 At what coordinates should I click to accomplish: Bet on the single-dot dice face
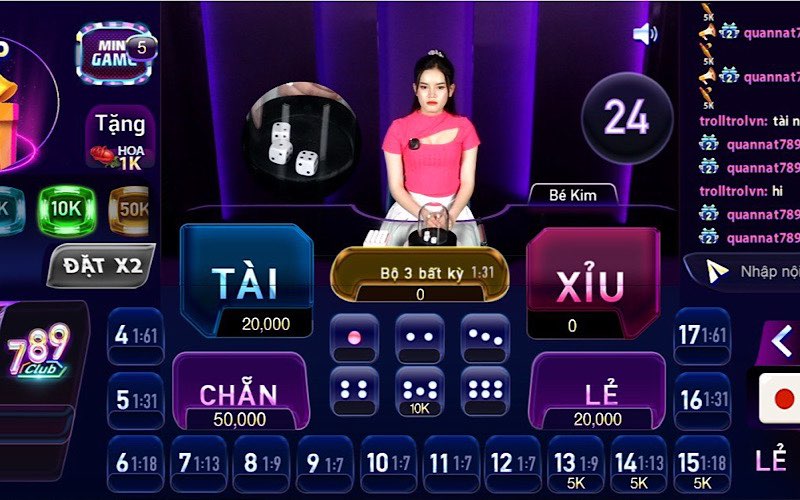click(x=354, y=338)
